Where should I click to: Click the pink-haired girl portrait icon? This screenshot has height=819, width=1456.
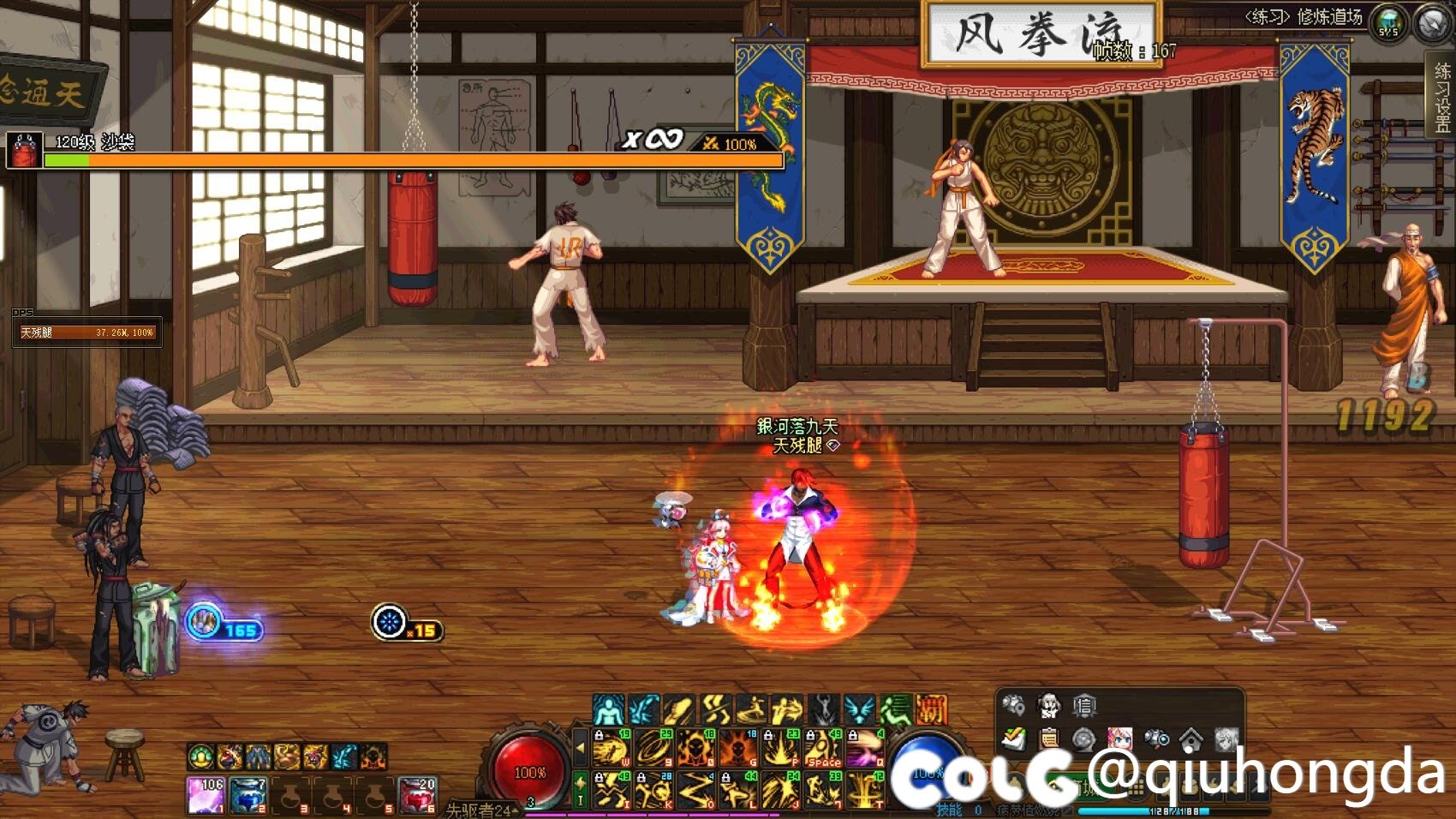(1119, 738)
